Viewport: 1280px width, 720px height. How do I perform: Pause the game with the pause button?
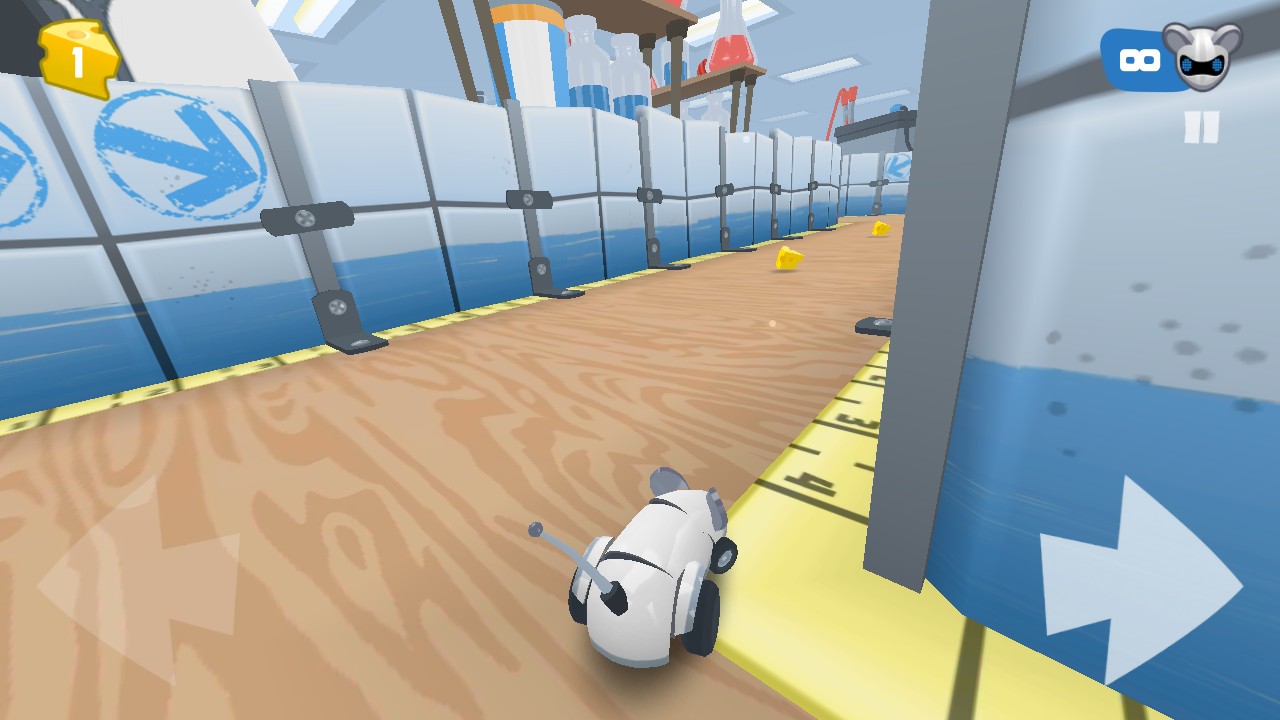pos(1201,127)
